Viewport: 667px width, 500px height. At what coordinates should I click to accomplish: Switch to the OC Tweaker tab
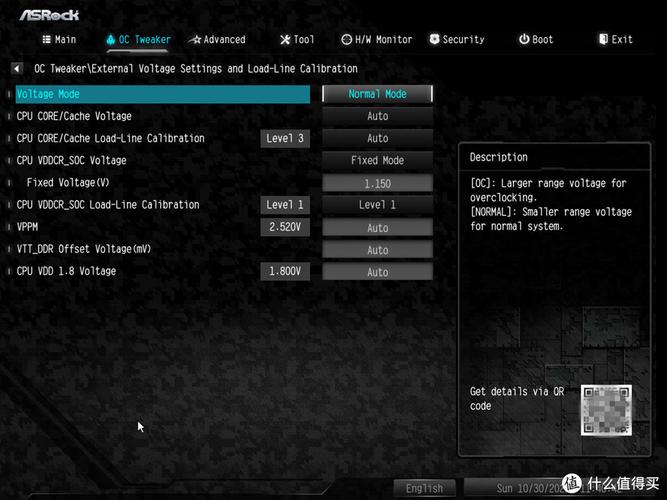(x=138, y=40)
